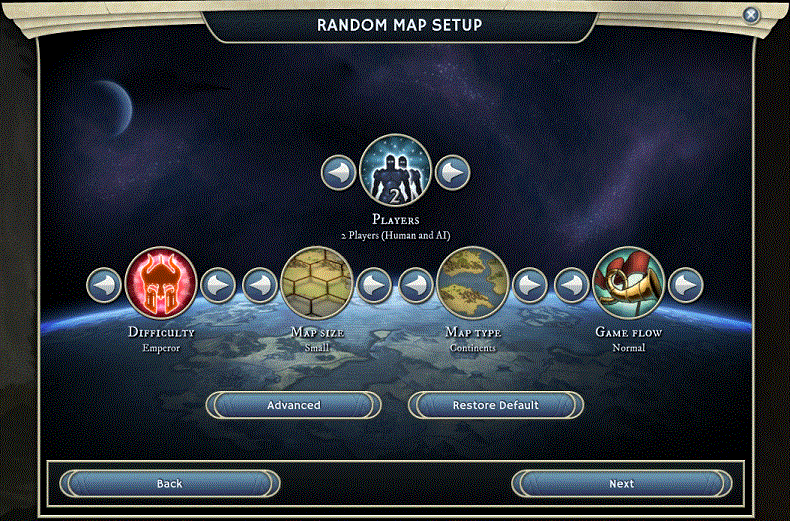
Task: Click the red Emperor difficulty helmet icon
Action: (x=161, y=283)
